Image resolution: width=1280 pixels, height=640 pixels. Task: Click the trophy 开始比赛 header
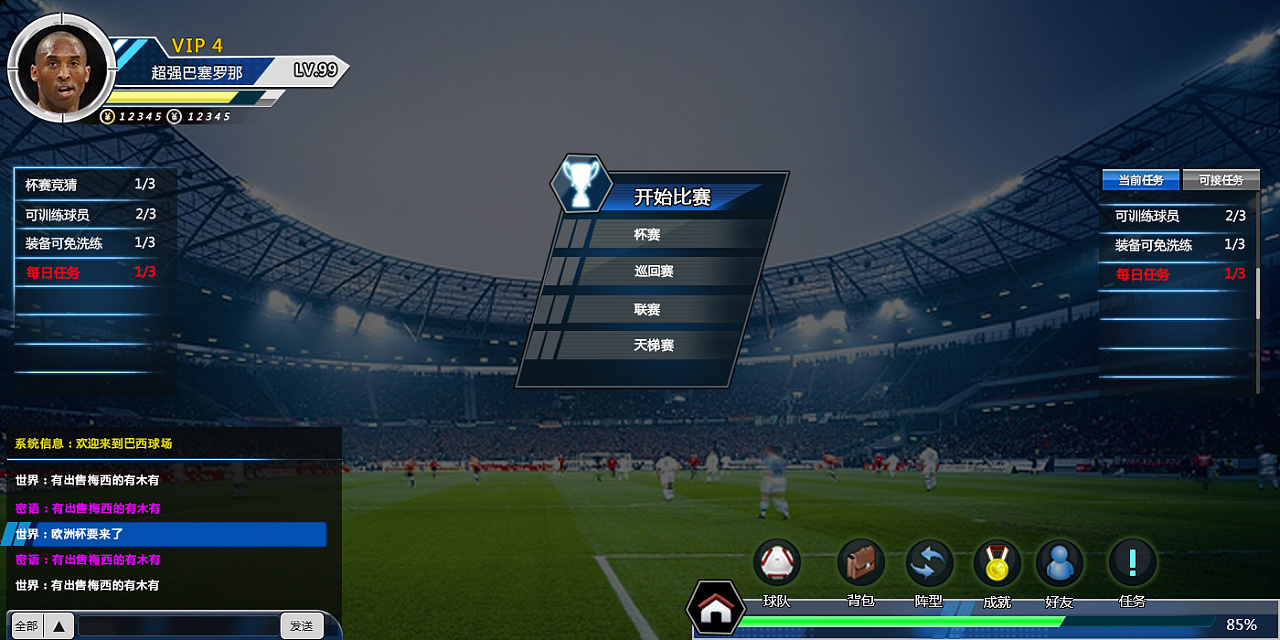coord(672,197)
